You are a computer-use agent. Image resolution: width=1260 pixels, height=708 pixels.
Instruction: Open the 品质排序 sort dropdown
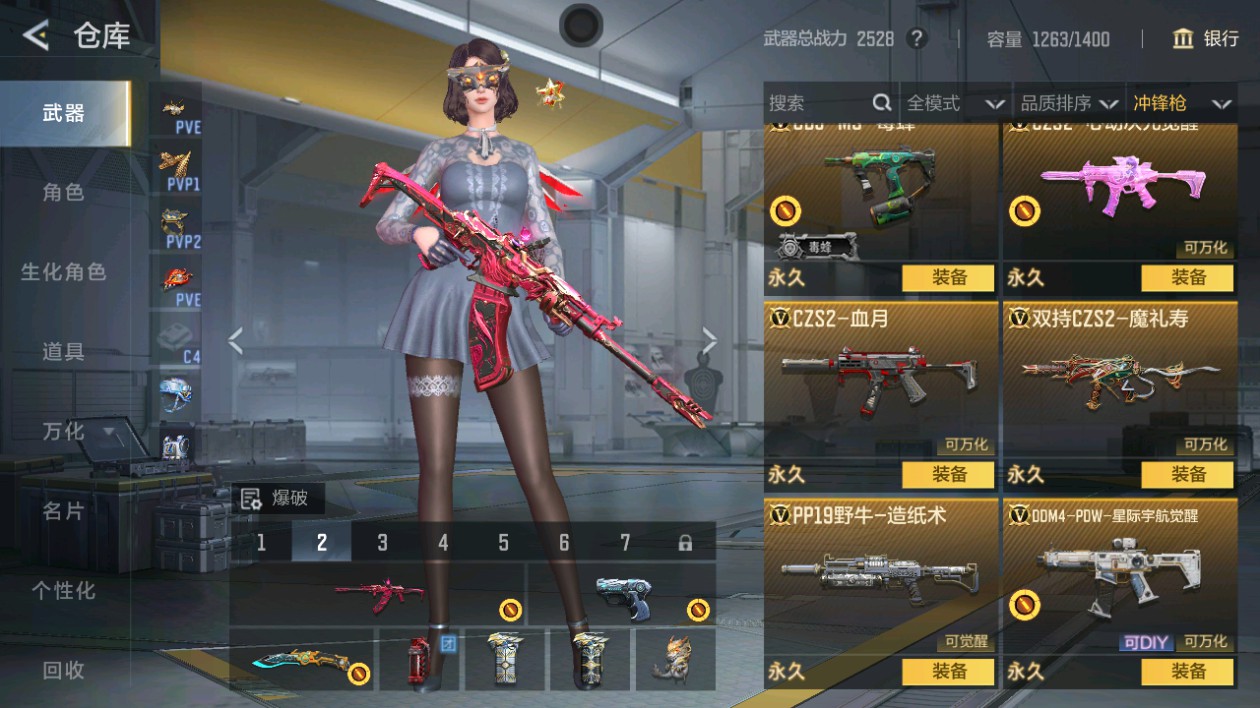click(1068, 103)
